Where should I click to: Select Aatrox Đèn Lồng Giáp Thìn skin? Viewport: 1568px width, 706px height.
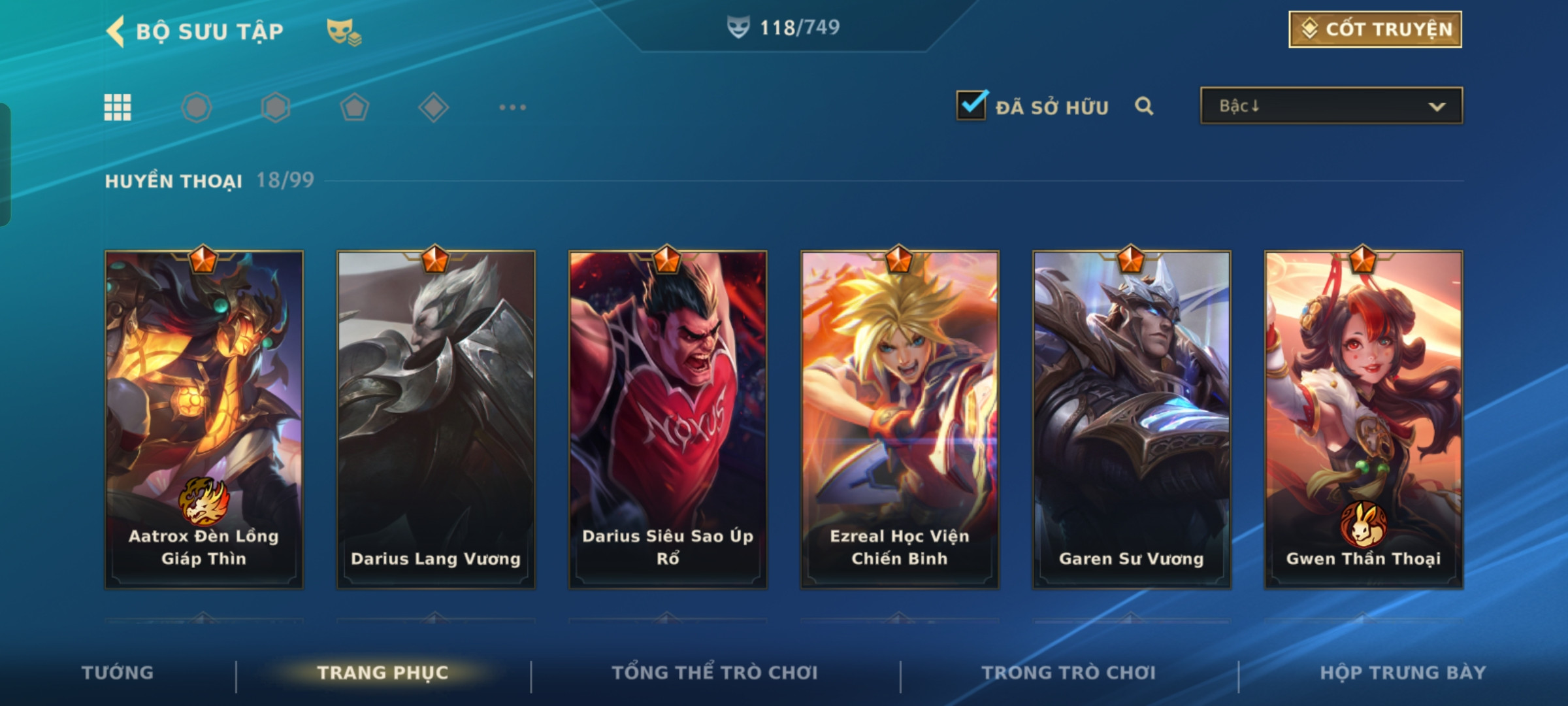pyautogui.click(x=204, y=420)
